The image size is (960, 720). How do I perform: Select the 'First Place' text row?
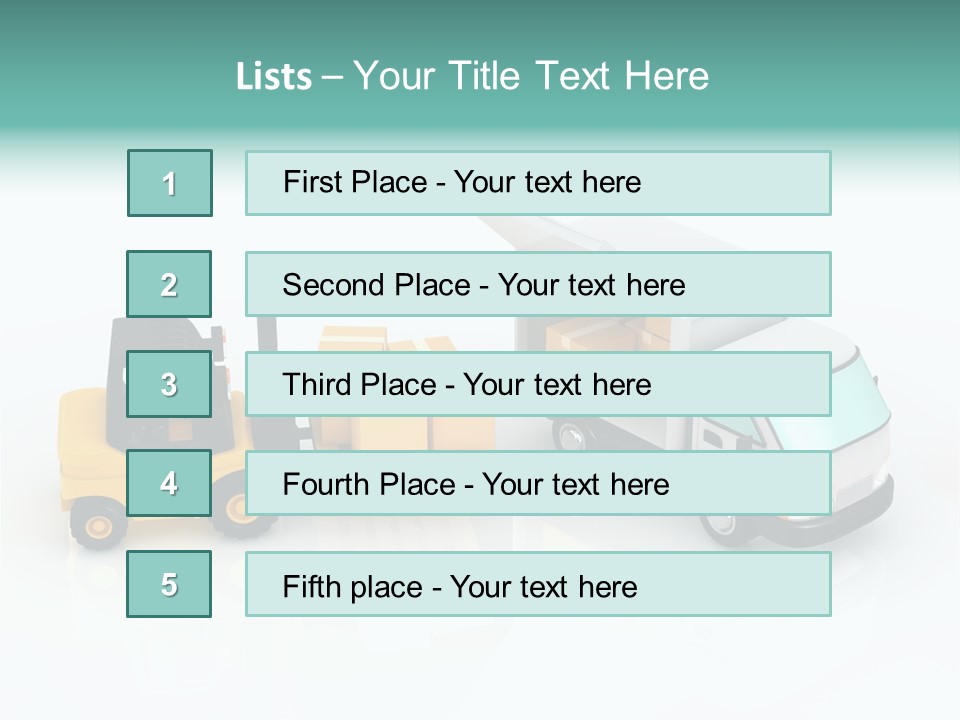[538, 183]
